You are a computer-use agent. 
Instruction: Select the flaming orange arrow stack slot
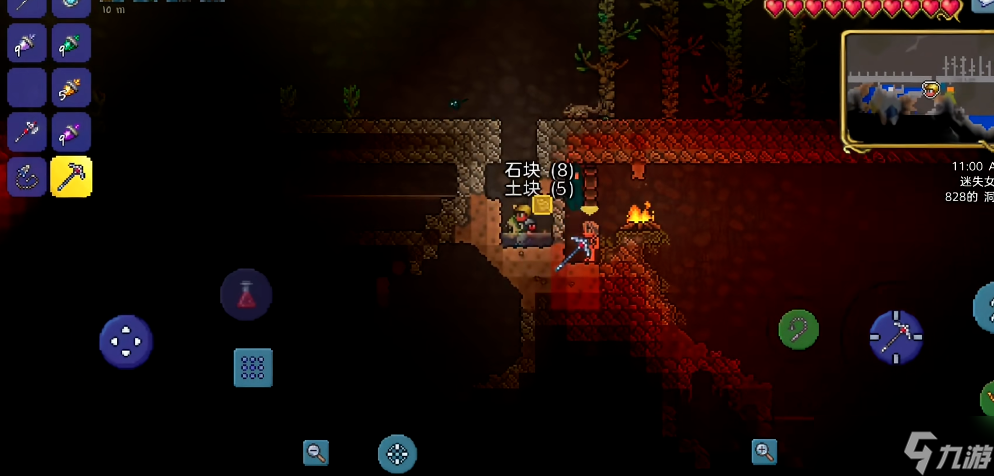(x=71, y=88)
